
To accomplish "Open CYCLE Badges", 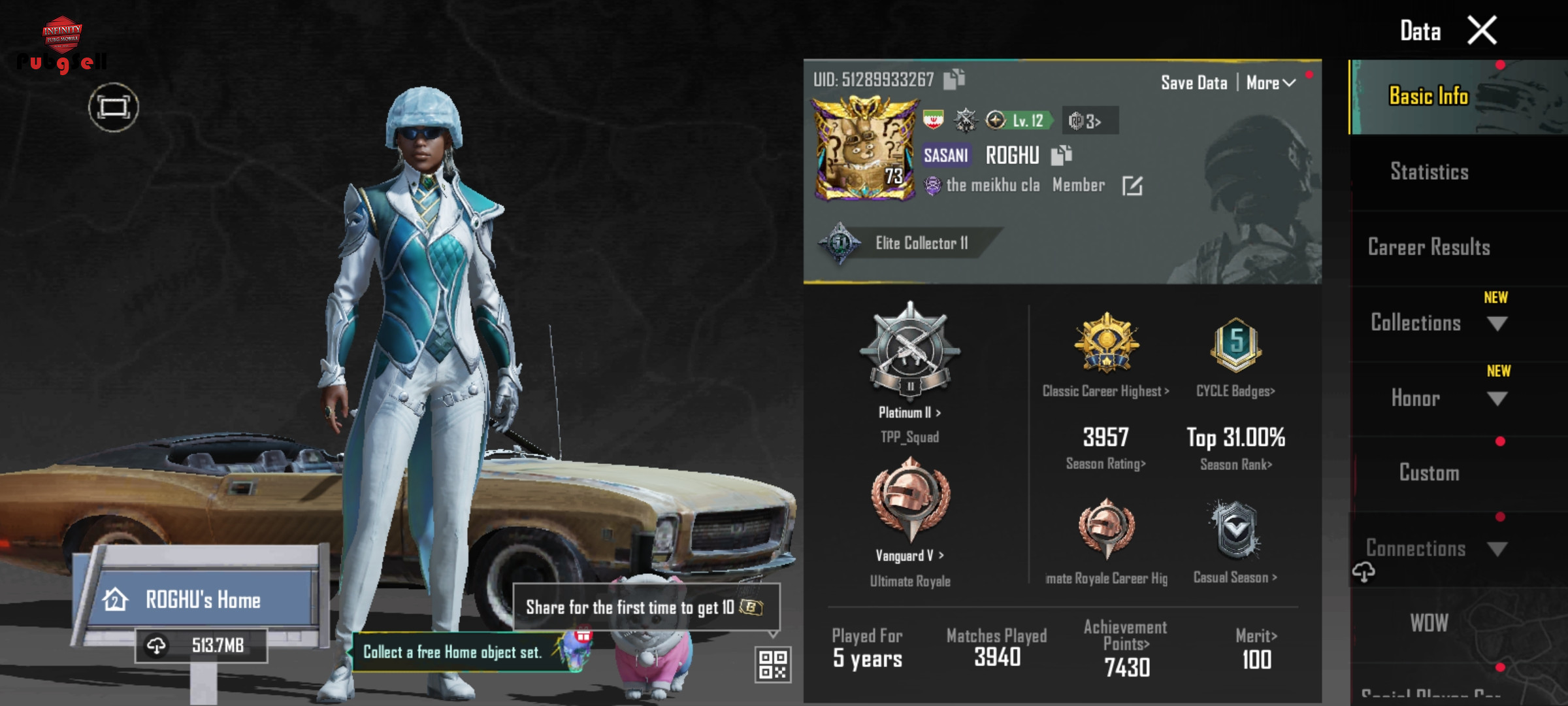I will (1235, 391).
